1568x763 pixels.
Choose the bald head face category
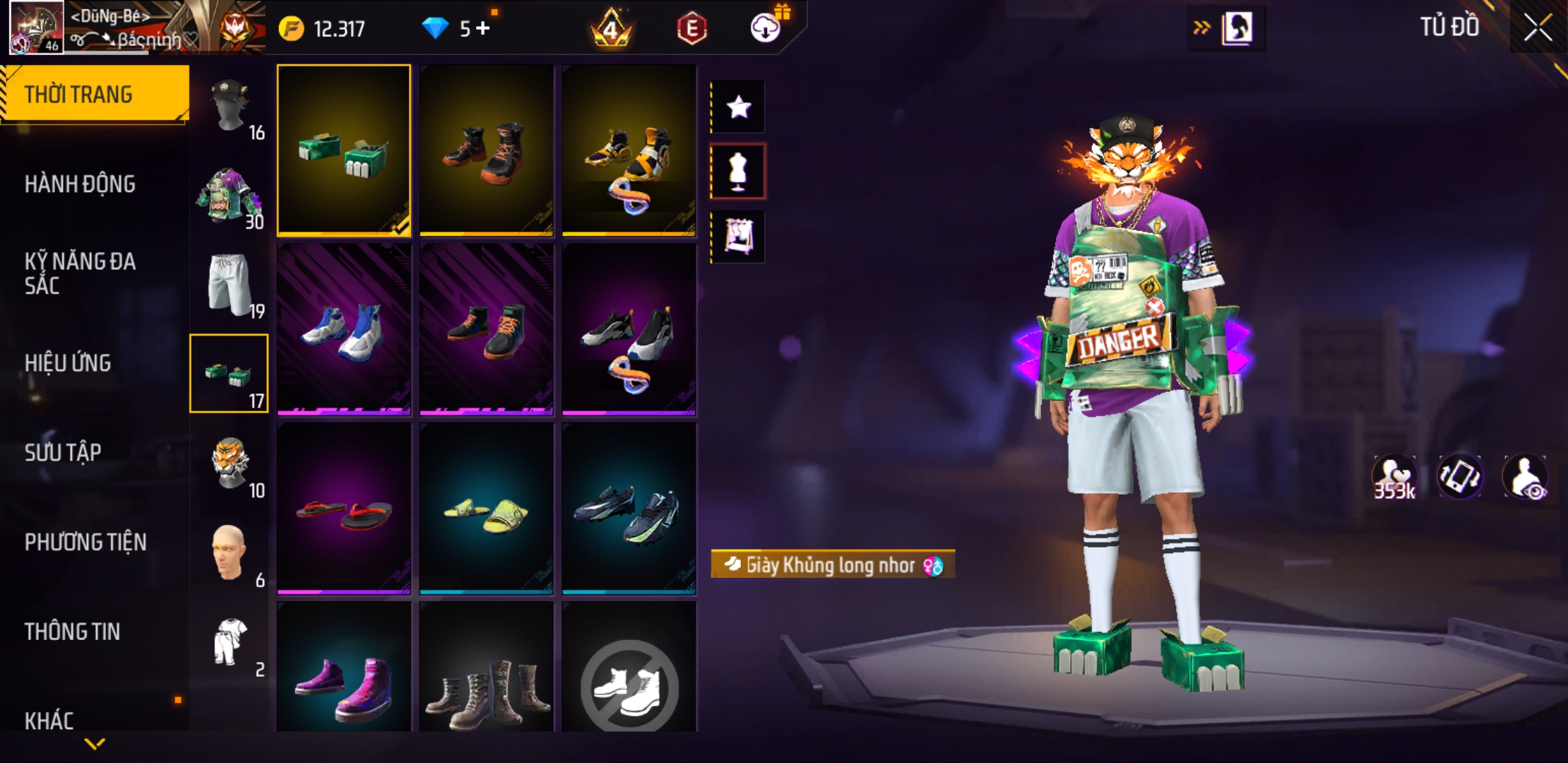coord(230,553)
